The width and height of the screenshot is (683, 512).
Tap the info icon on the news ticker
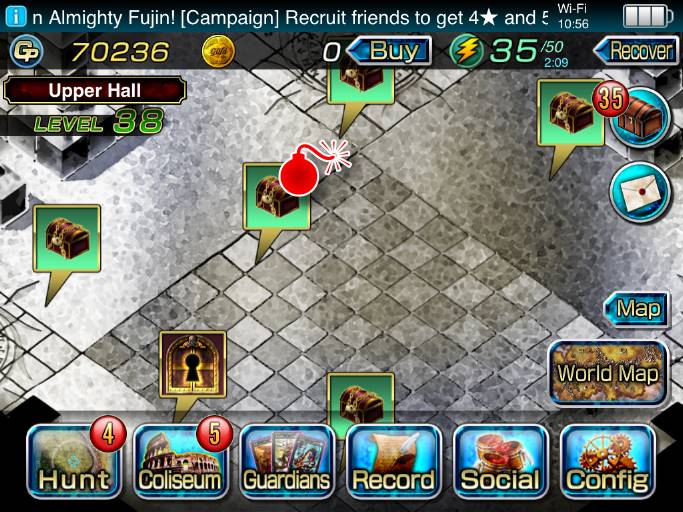point(14,17)
